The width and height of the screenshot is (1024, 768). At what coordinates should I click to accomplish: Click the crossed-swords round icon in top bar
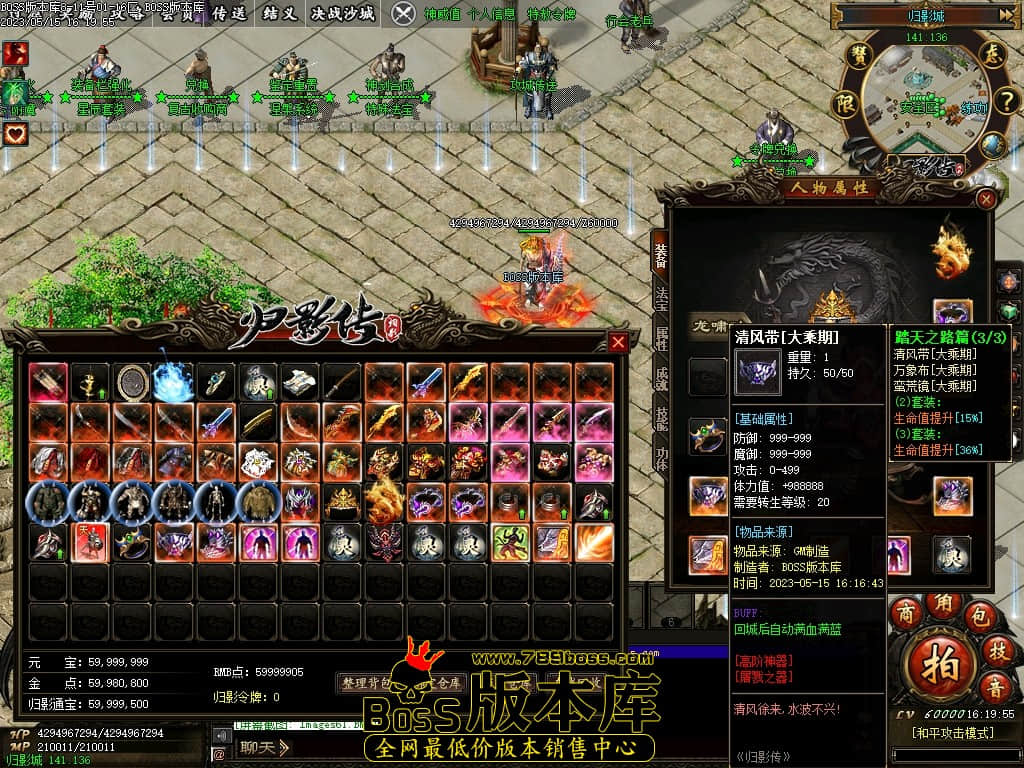pyautogui.click(x=403, y=13)
